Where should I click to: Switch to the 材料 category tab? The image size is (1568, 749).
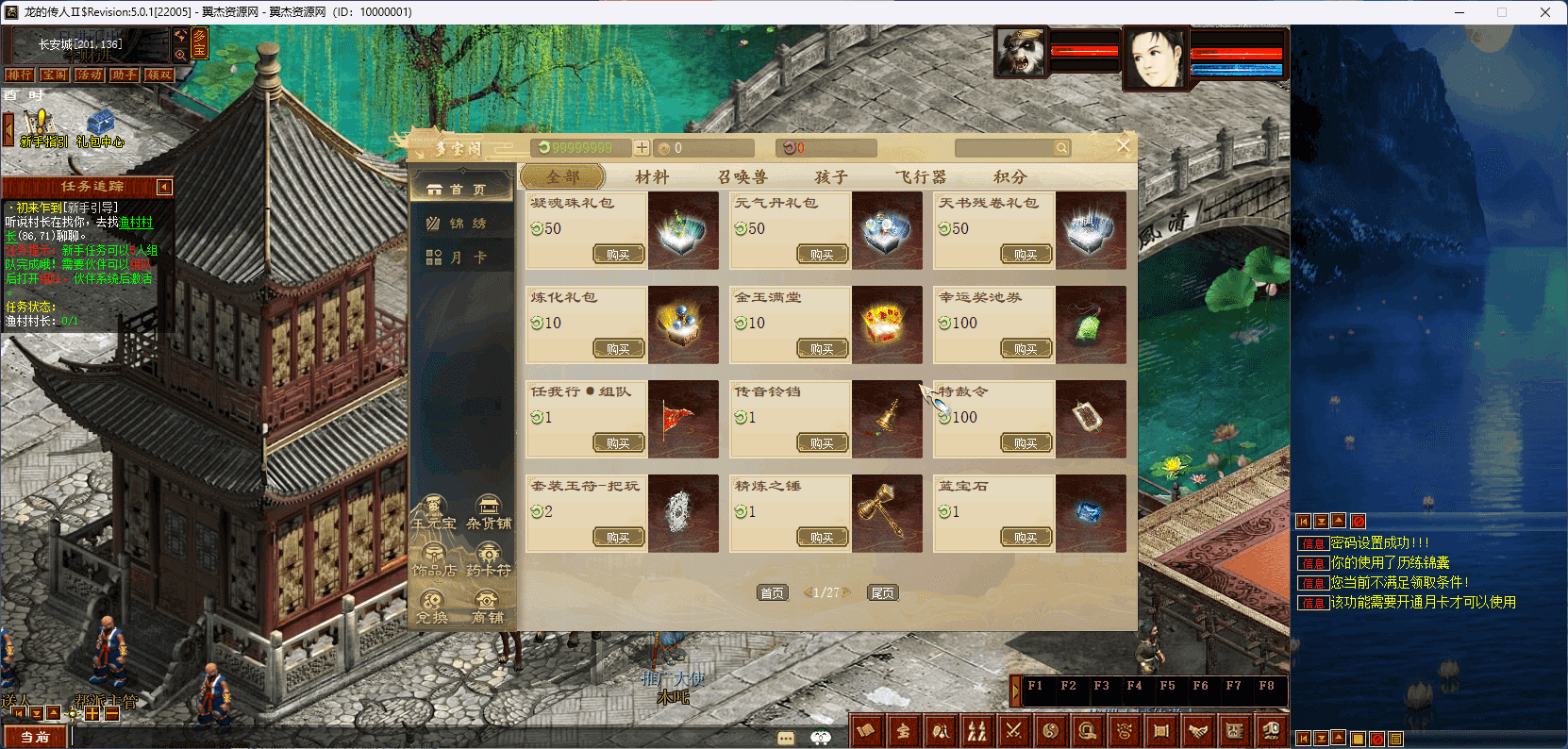(652, 177)
